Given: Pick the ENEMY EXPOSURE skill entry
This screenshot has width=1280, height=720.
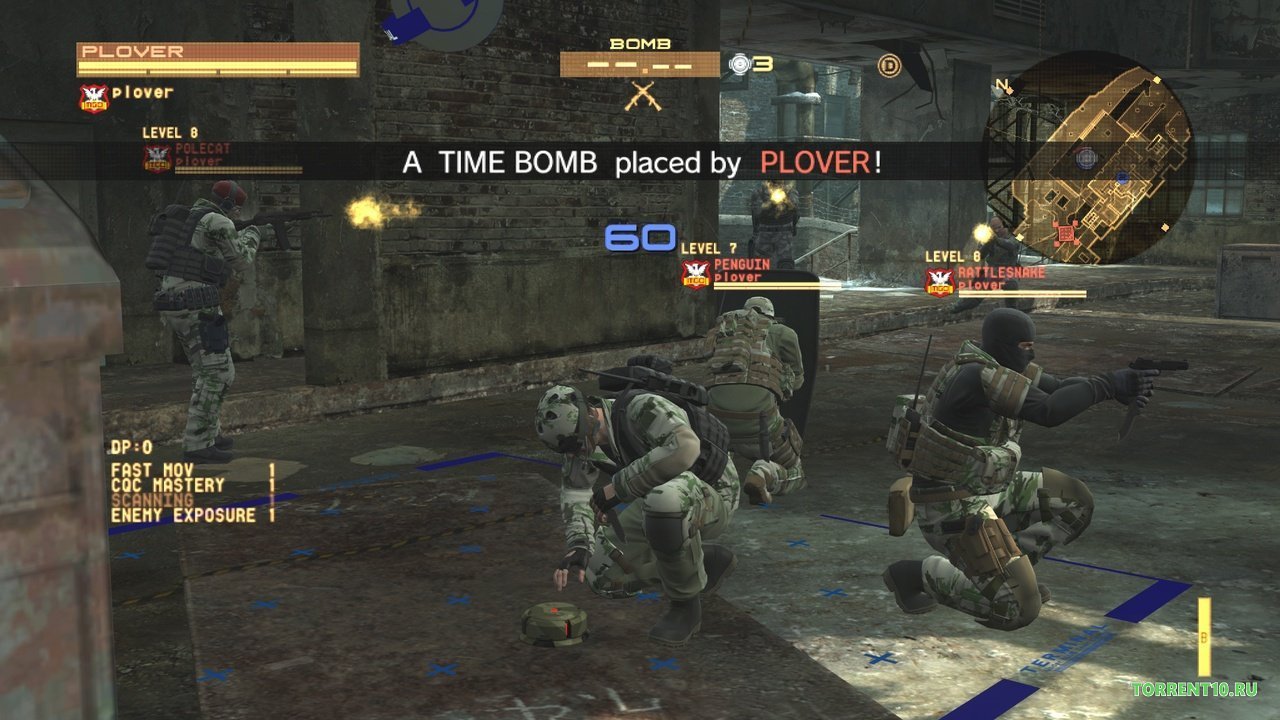Looking at the screenshot, I should [183, 515].
